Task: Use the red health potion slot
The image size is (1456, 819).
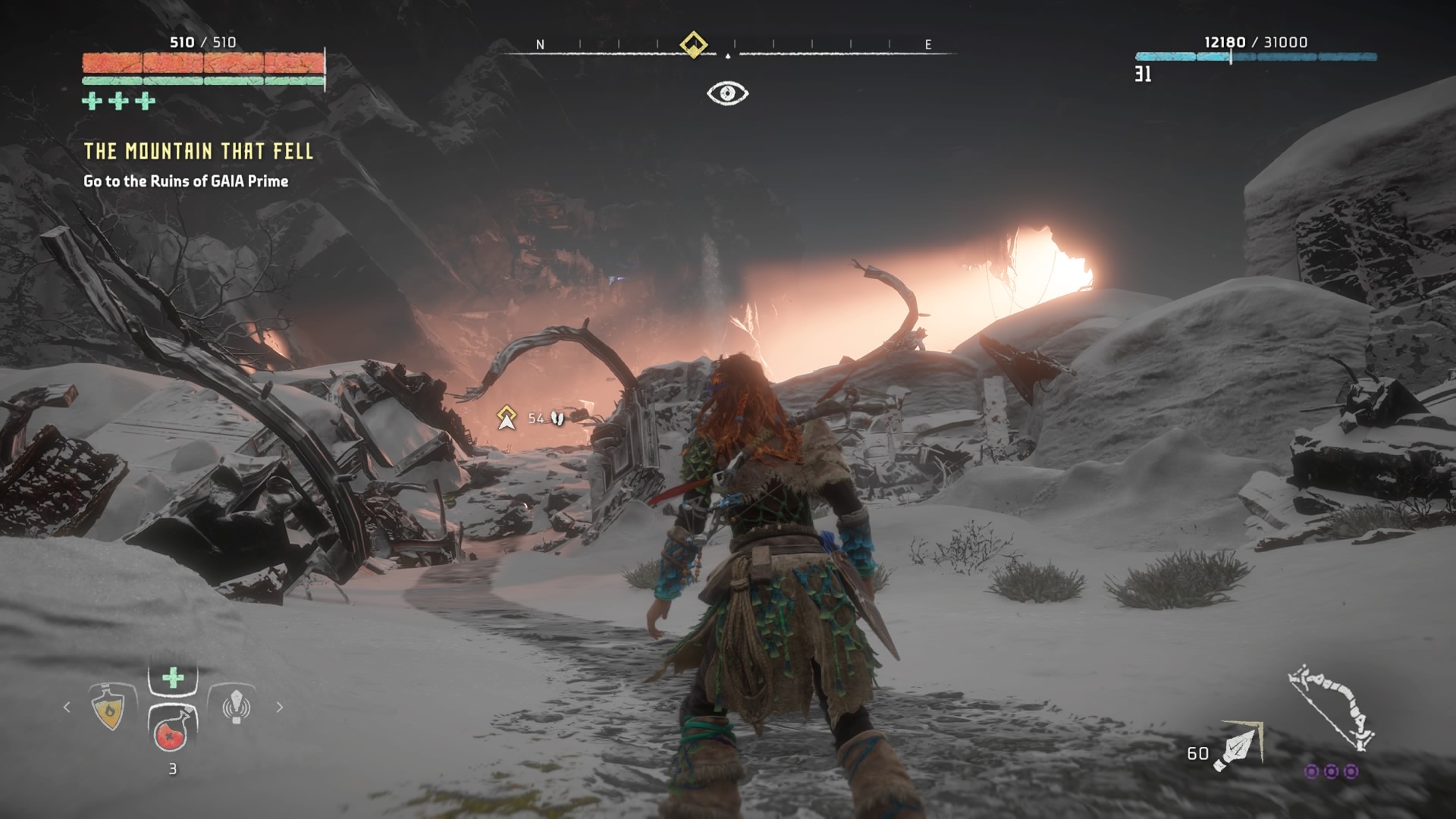Action: pyautogui.click(x=173, y=730)
